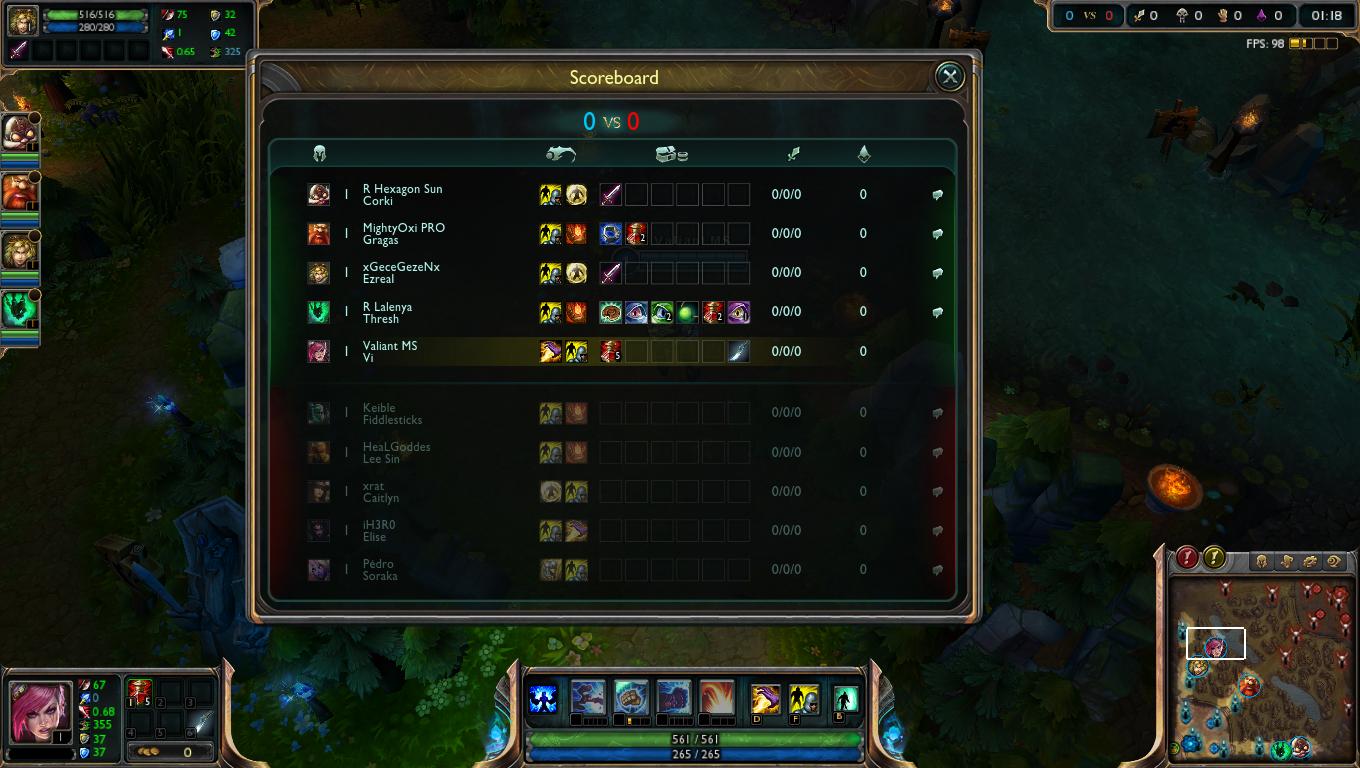1360x768 pixels.
Task: Cast Vi's red slash ultimate ability
Action: click(717, 696)
